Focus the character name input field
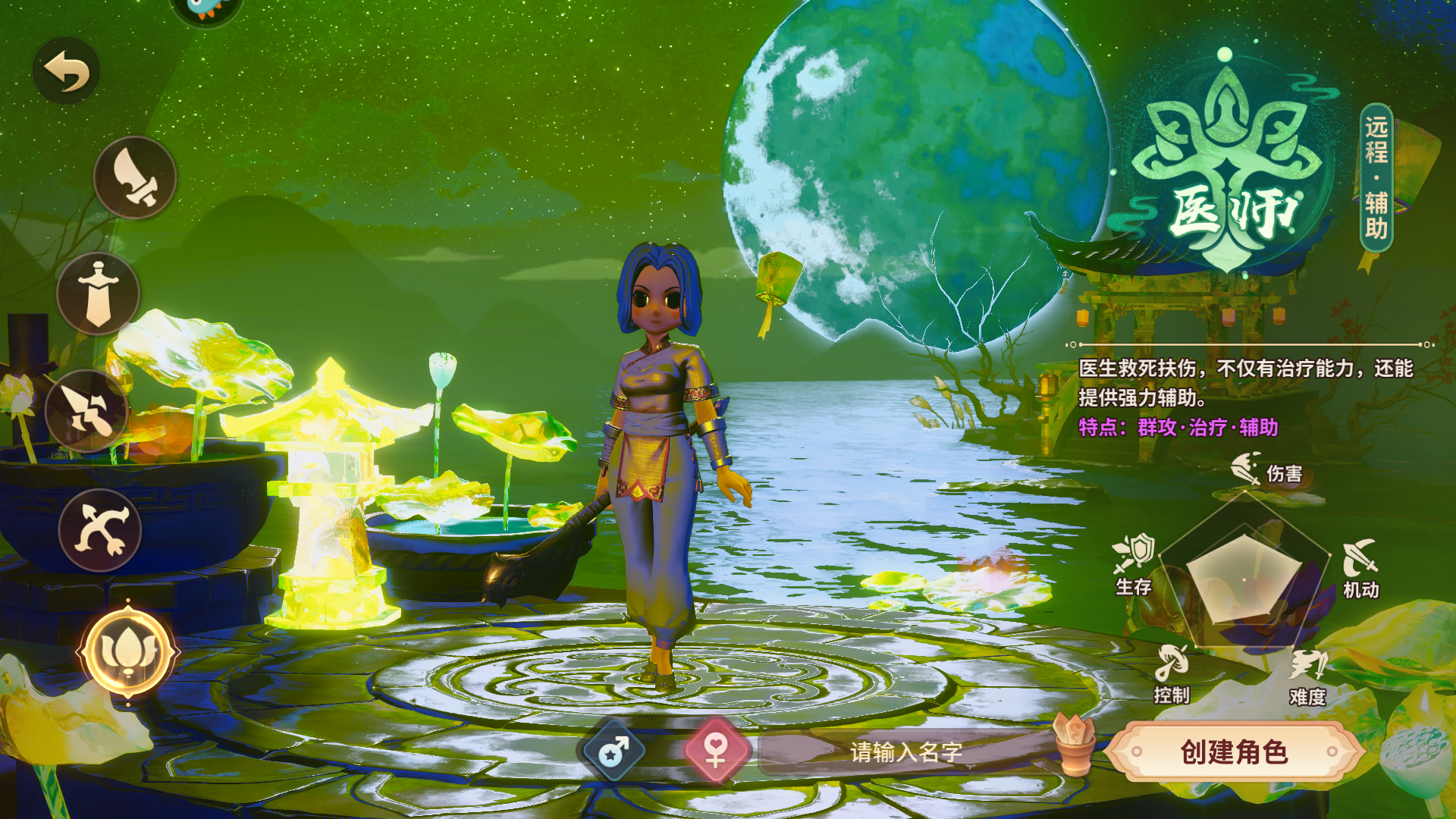 [906, 752]
